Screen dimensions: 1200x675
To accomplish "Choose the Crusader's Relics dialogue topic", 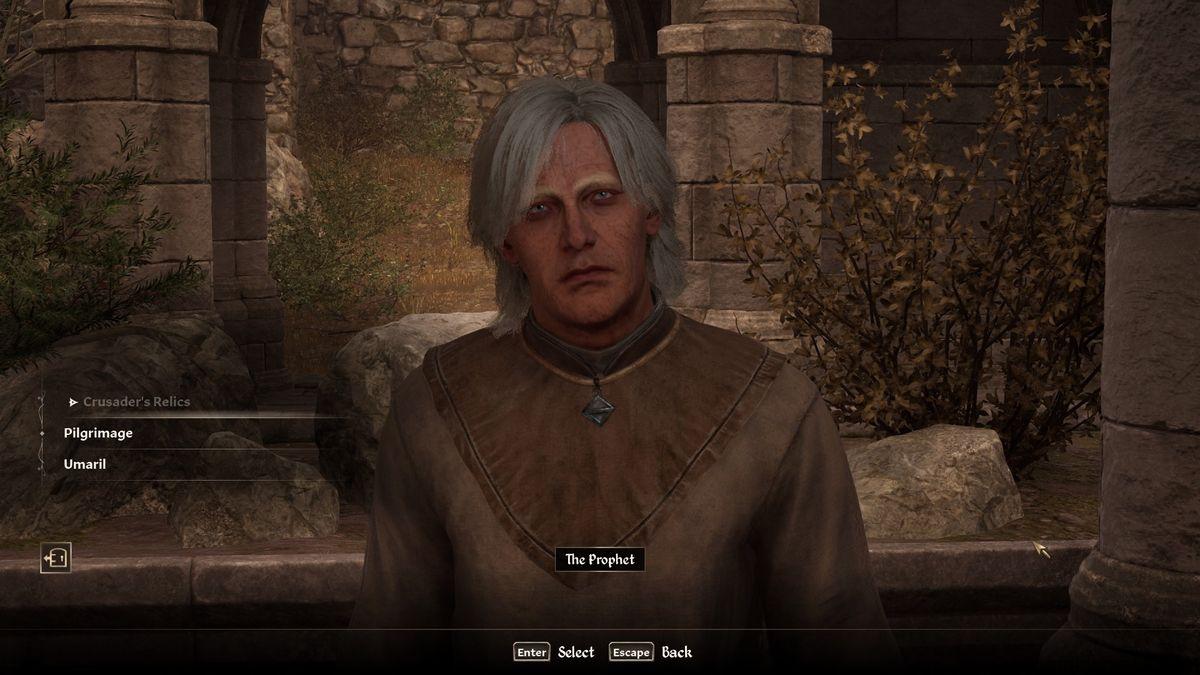I will 136,402.
